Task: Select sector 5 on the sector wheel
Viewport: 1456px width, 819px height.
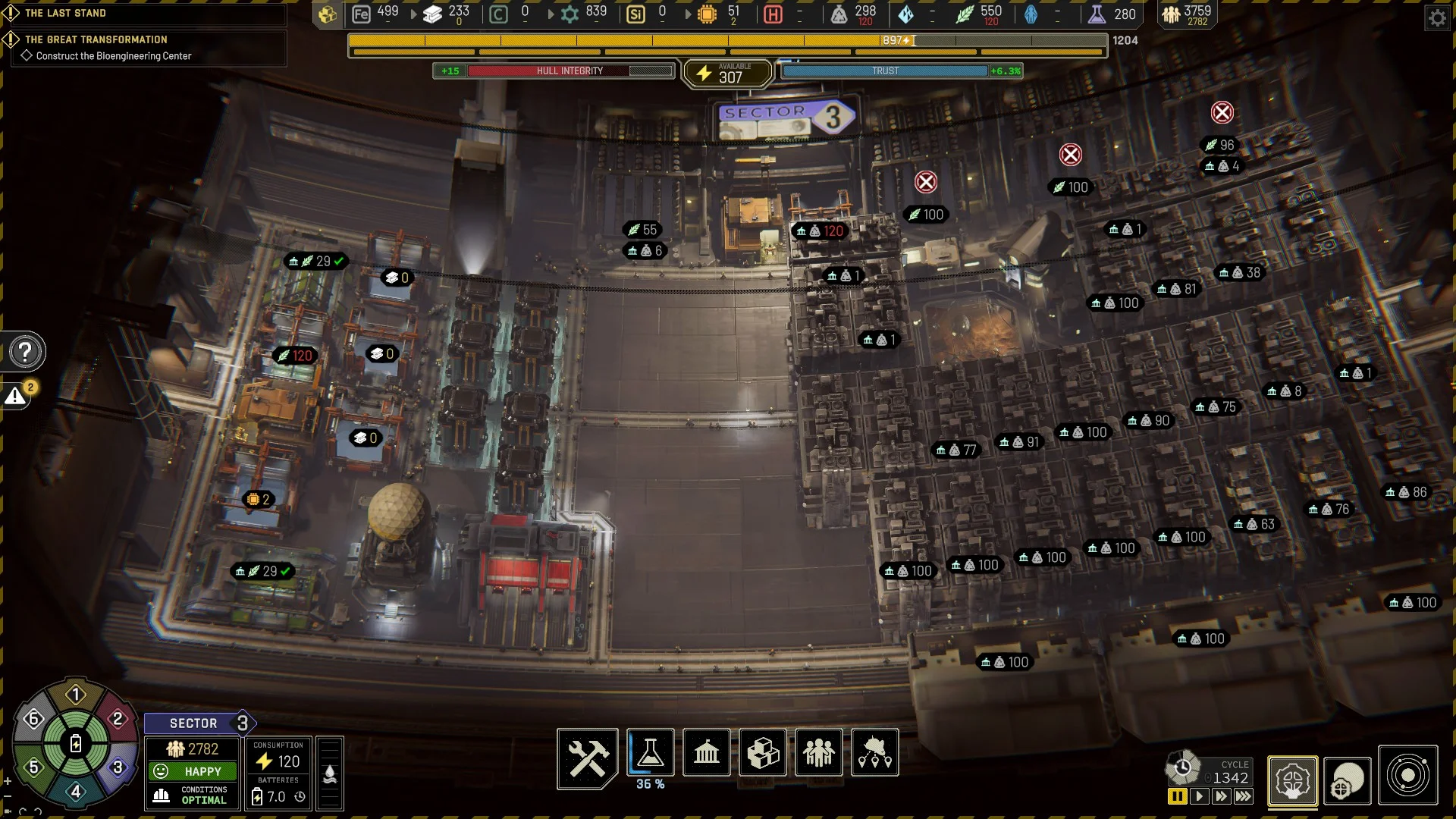Action: tap(33, 767)
